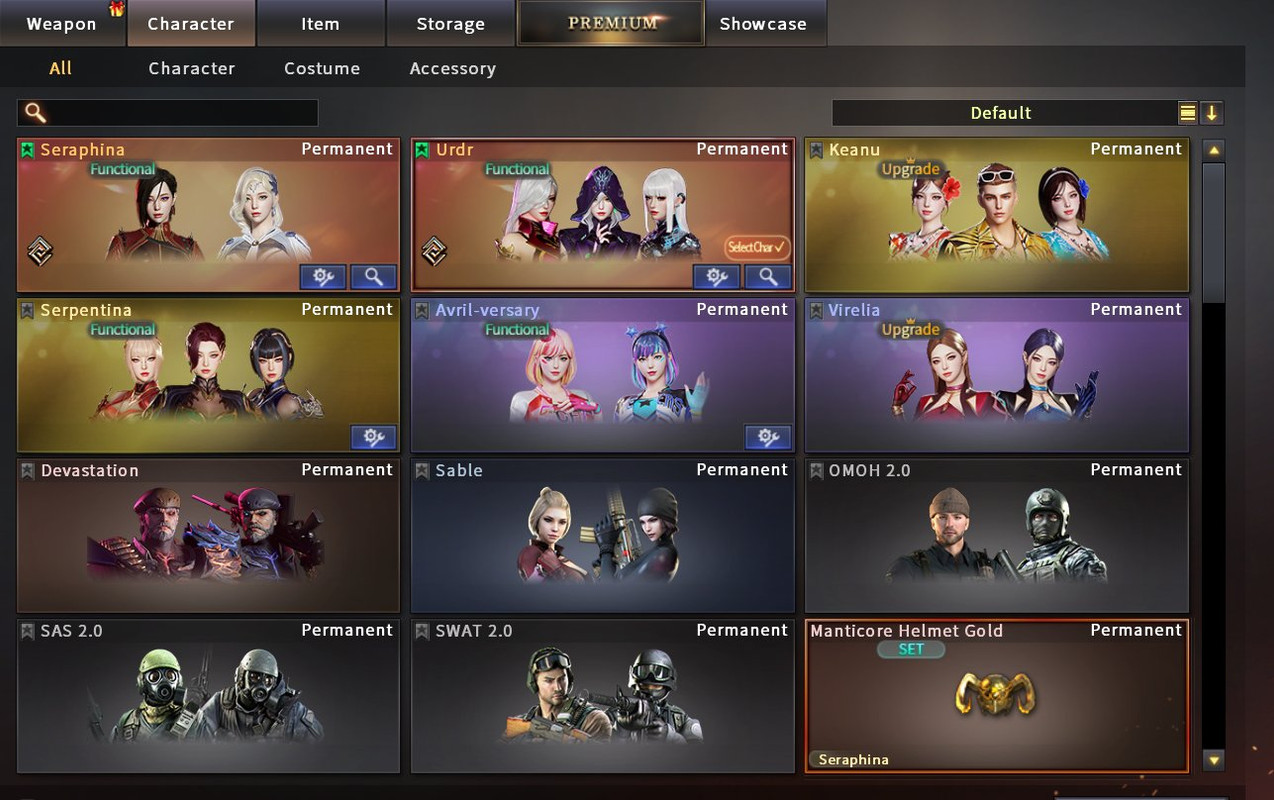Show the Accessory category

coord(452,68)
